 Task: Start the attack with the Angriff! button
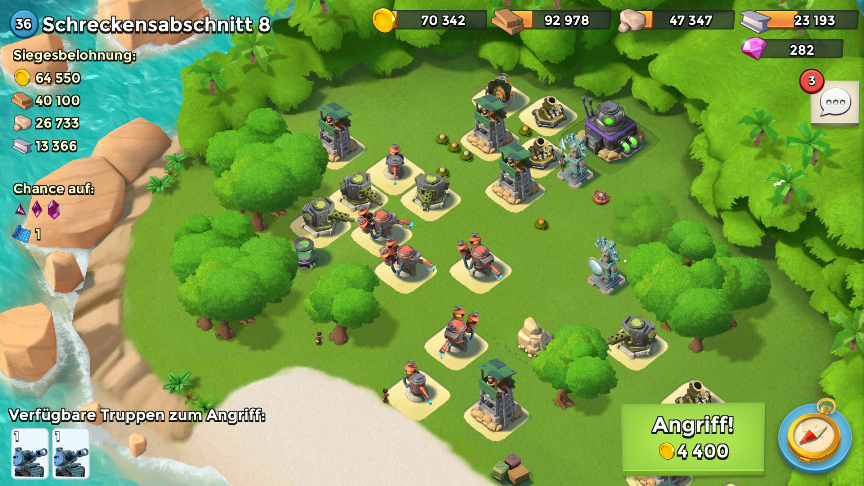click(x=693, y=437)
